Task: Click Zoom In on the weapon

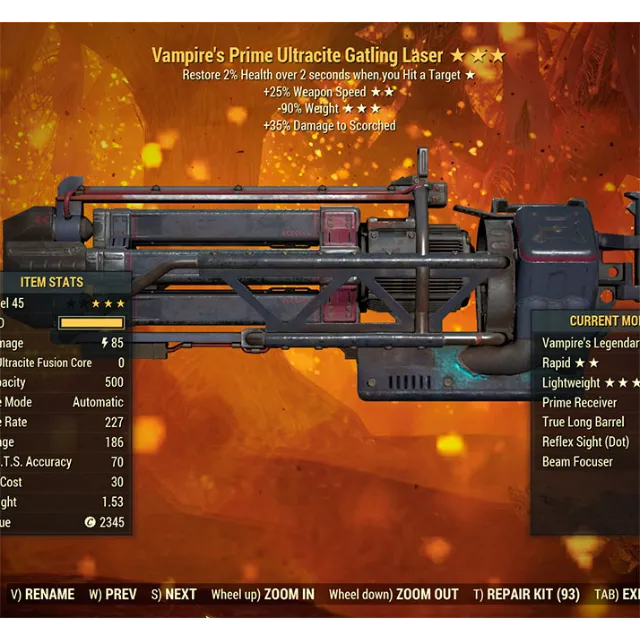Action: (263, 594)
